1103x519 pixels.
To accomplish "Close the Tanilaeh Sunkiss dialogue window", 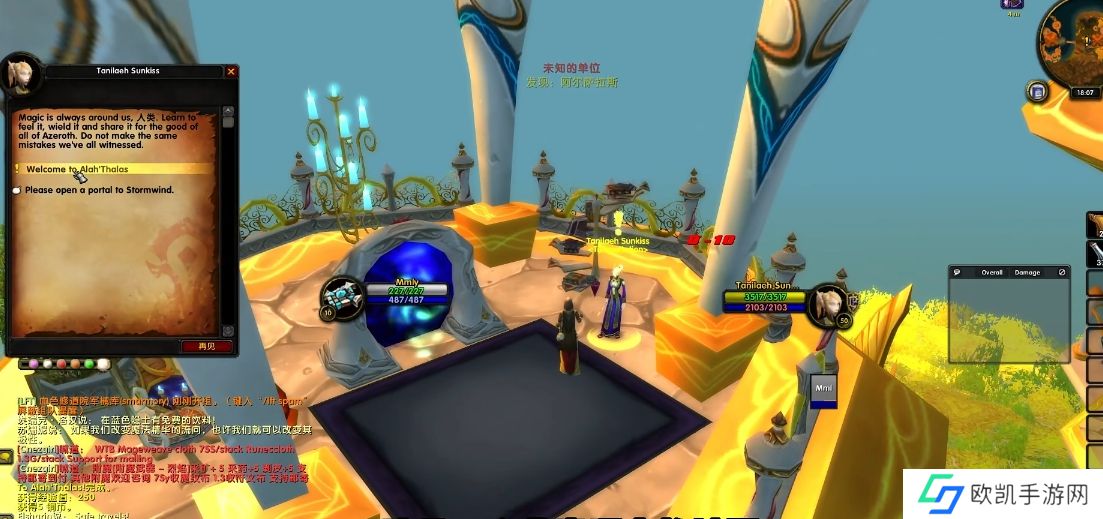I will pyautogui.click(x=231, y=72).
